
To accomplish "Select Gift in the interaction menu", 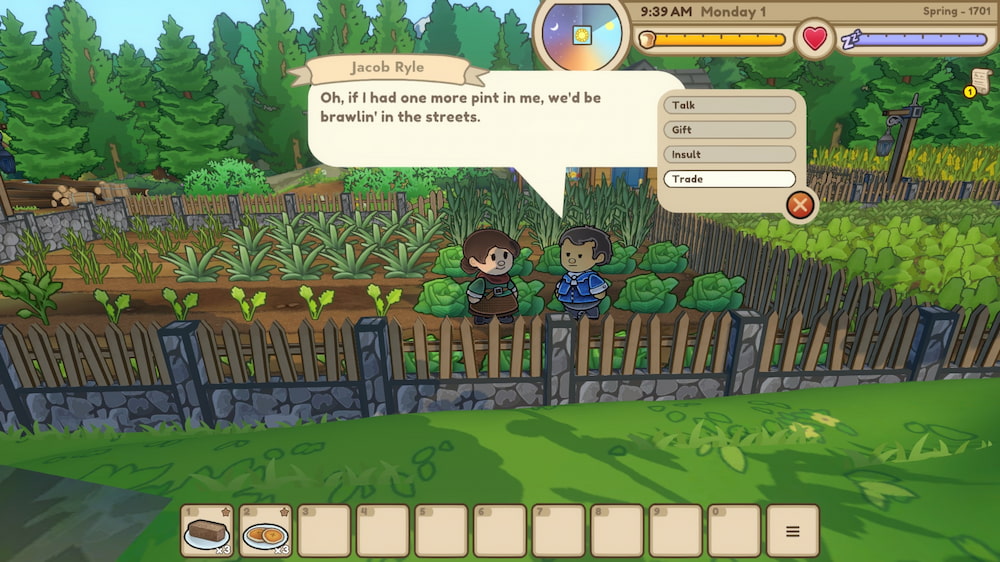I will (729, 130).
